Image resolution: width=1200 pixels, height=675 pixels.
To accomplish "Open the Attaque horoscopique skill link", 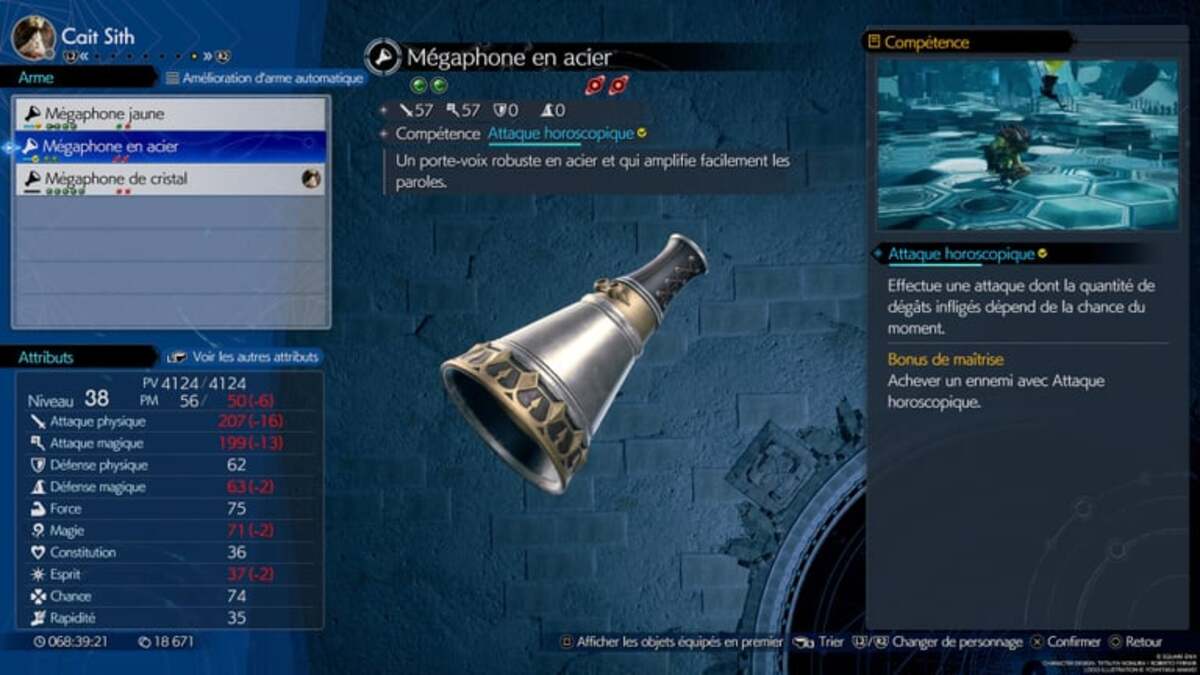I will pyautogui.click(x=561, y=133).
